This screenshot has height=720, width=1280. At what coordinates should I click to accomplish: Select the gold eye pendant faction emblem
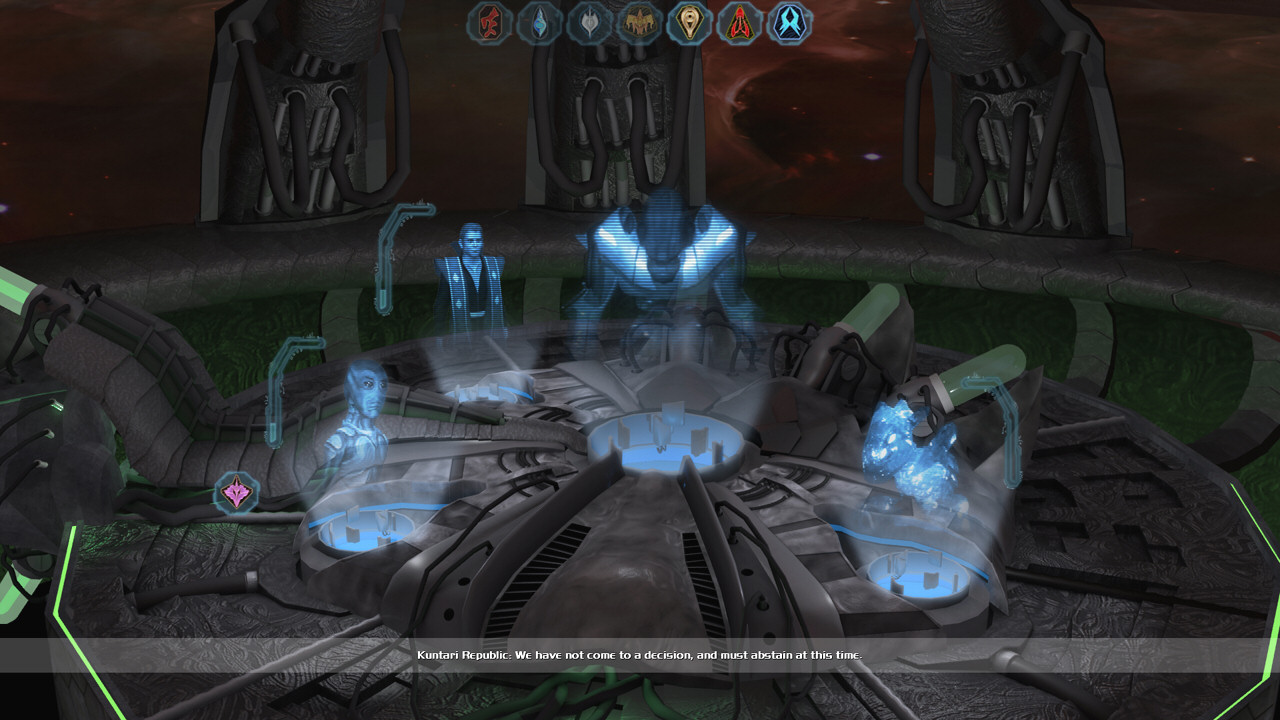click(x=689, y=22)
